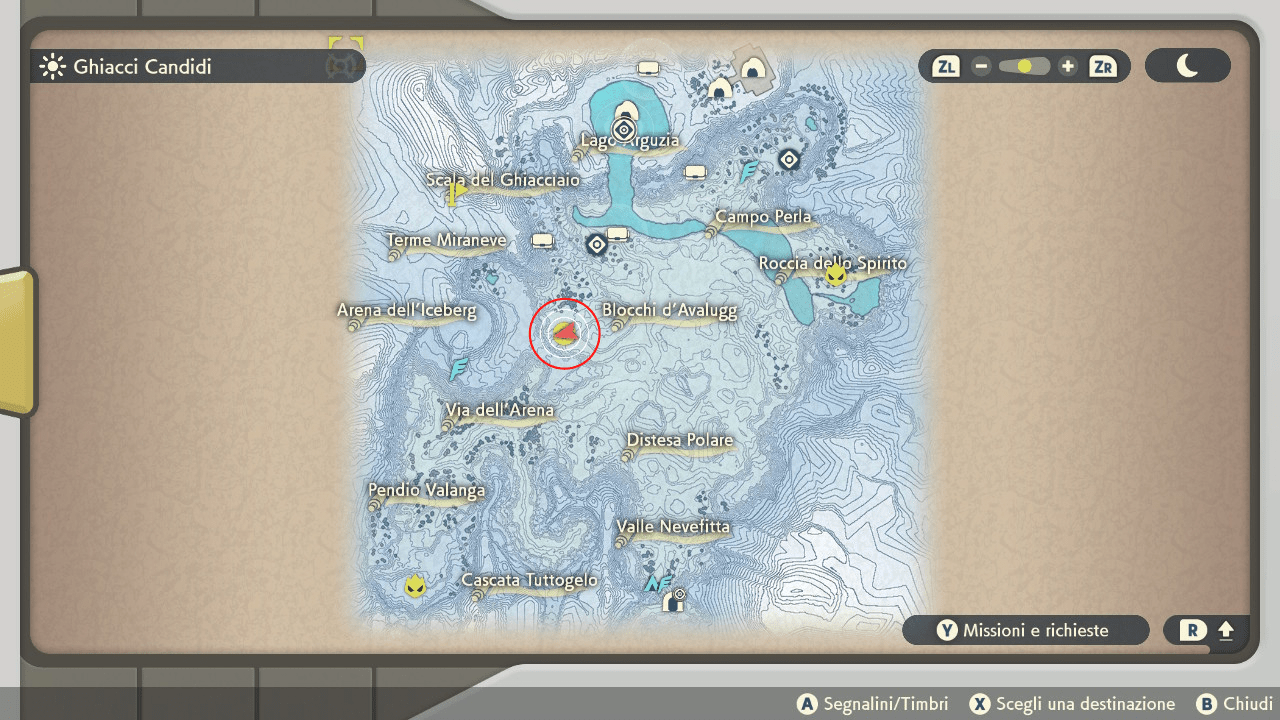
Task: Select the Via dell'Arena label
Action: click(x=500, y=411)
